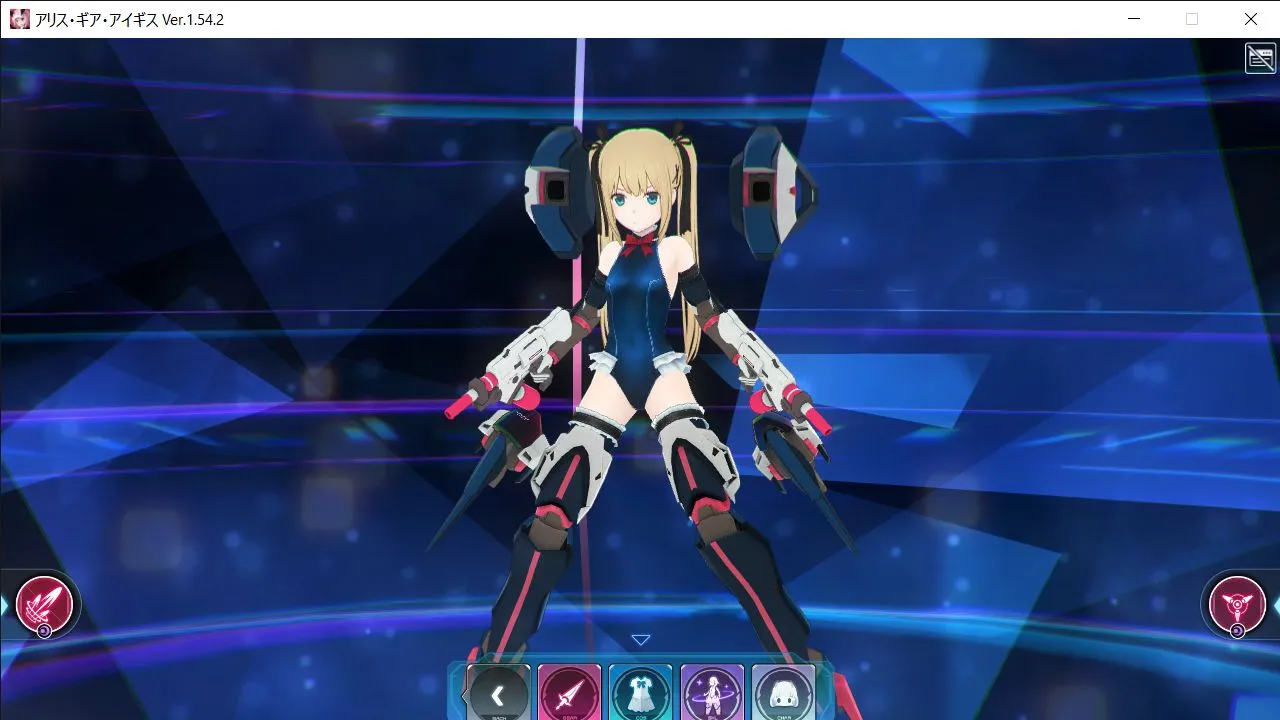Tap the red rocket gear icon on the left
The width and height of the screenshot is (1280, 720).
pos(44,604)
